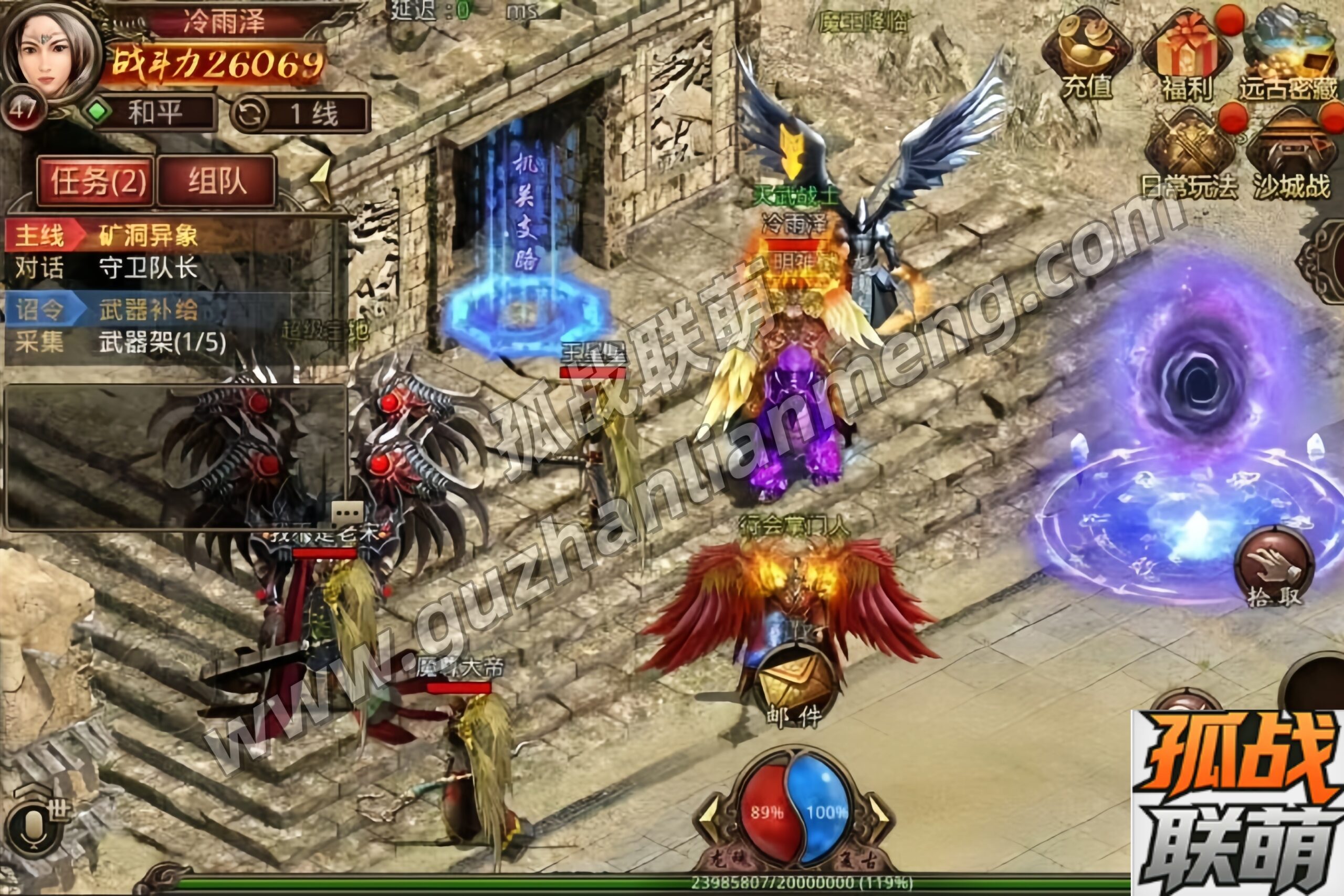Toggle the 和平 peace attack mode
The image size is (1344, 896).
150,112
